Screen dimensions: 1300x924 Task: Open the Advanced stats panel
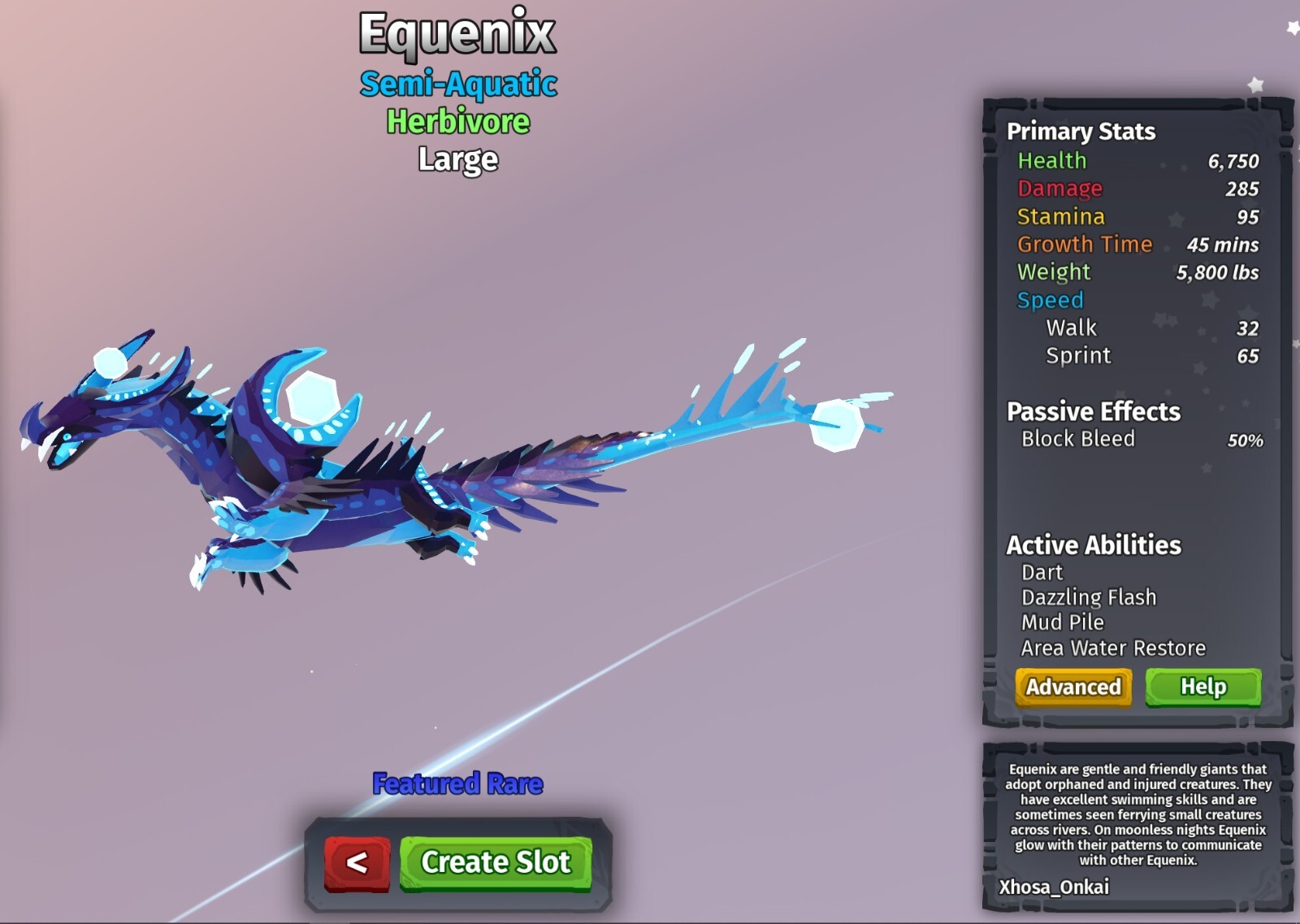[1072, 687]
